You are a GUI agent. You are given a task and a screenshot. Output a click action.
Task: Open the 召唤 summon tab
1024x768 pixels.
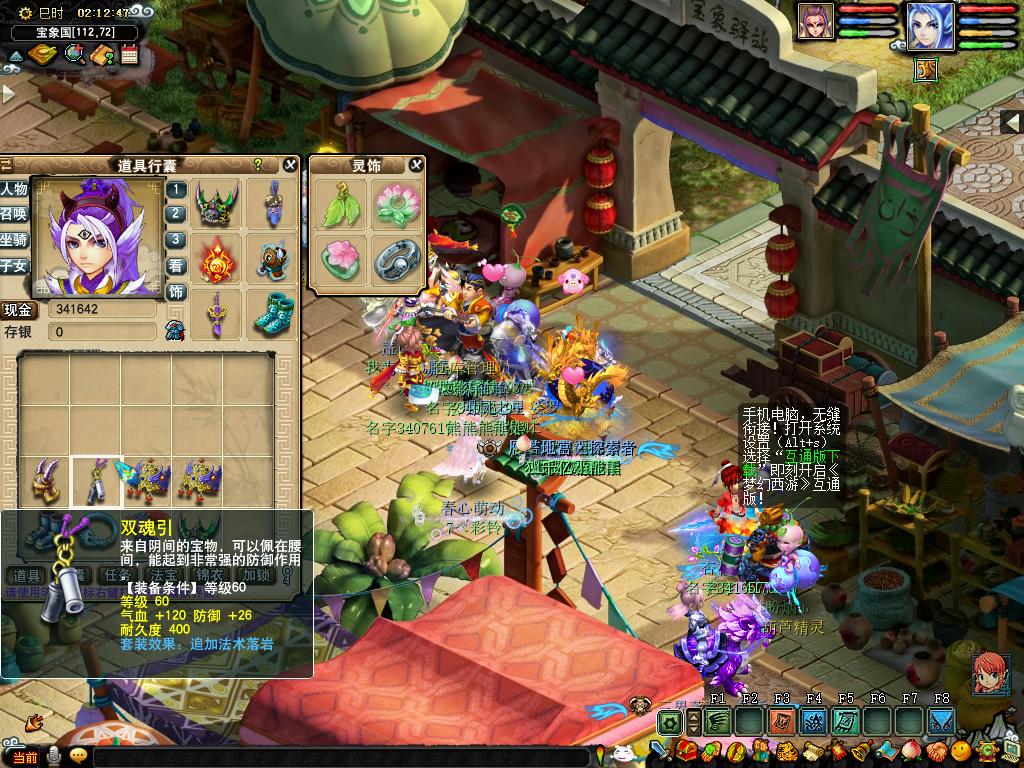pos(14,215)
